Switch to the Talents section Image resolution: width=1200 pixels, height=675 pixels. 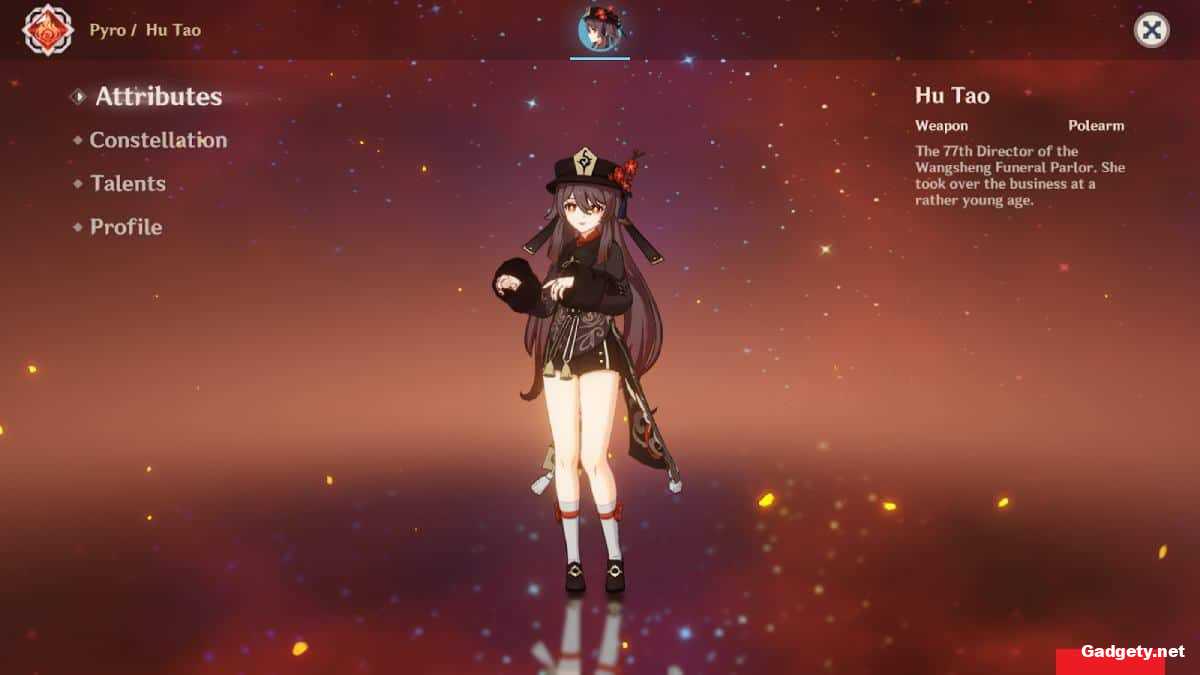point(127,184)
